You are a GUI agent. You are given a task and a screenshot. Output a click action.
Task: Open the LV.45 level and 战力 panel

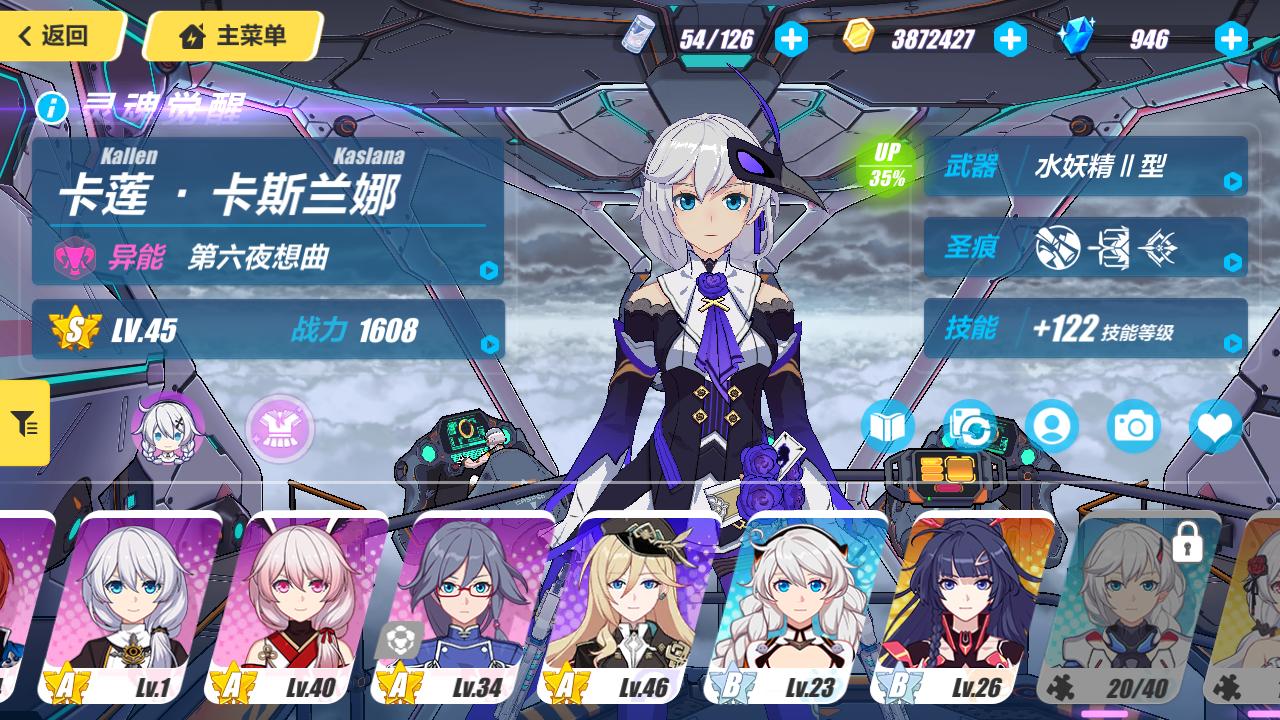click(268, 330)
